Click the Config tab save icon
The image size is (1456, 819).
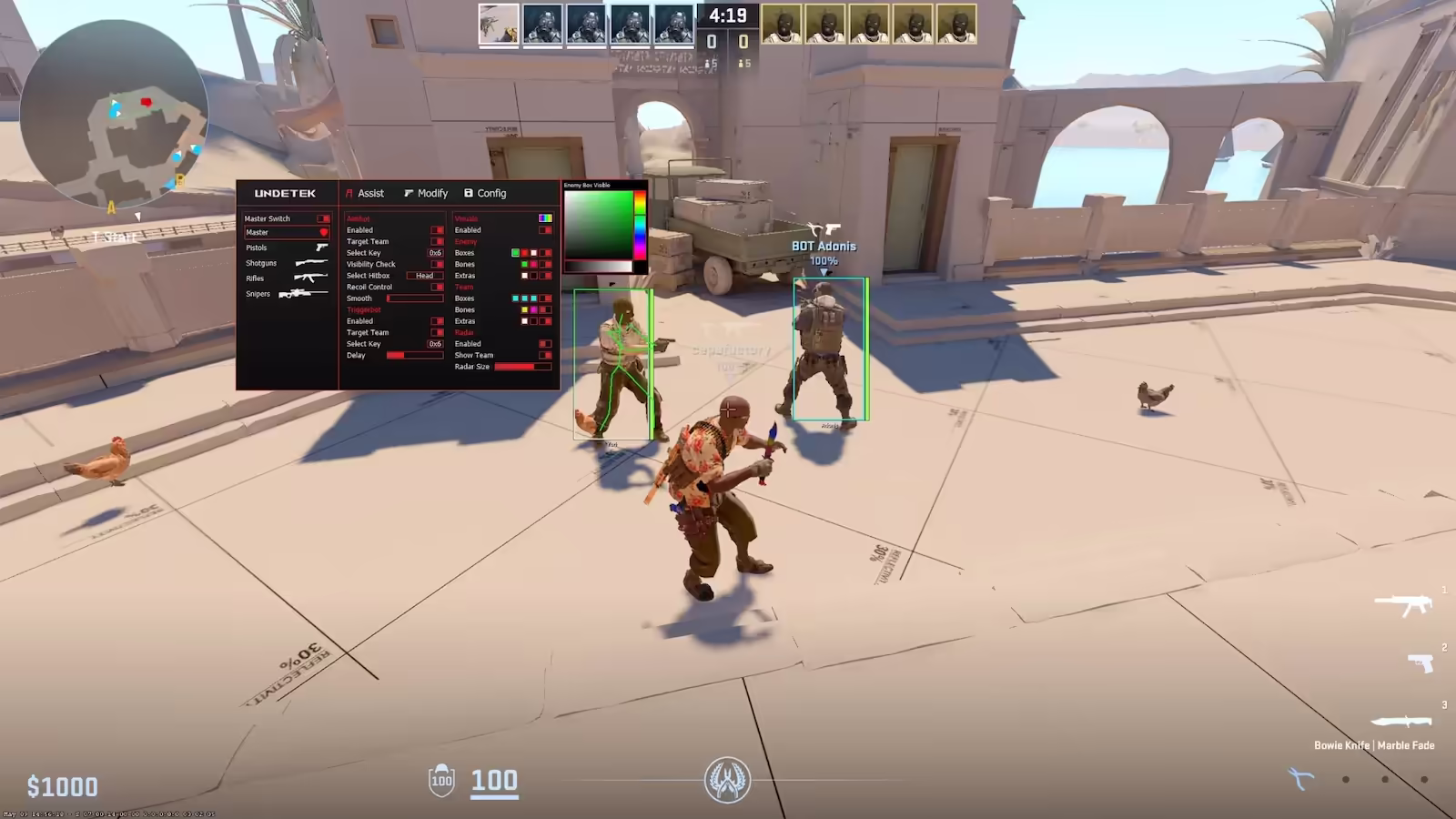[469, 193]
